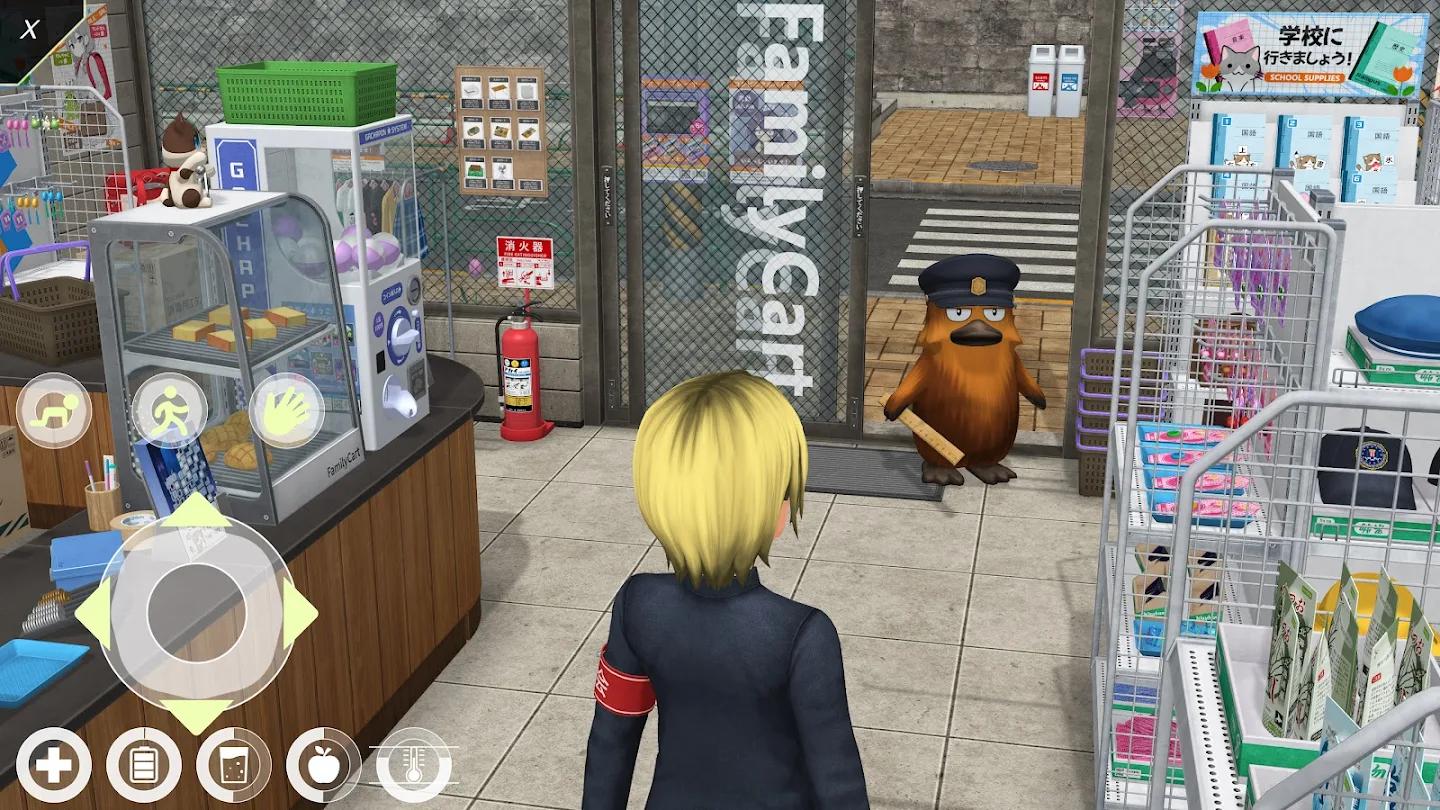Tap the apple hunger meter icon
Viewport: 1440px width, 810px height.
coord(323,766)
